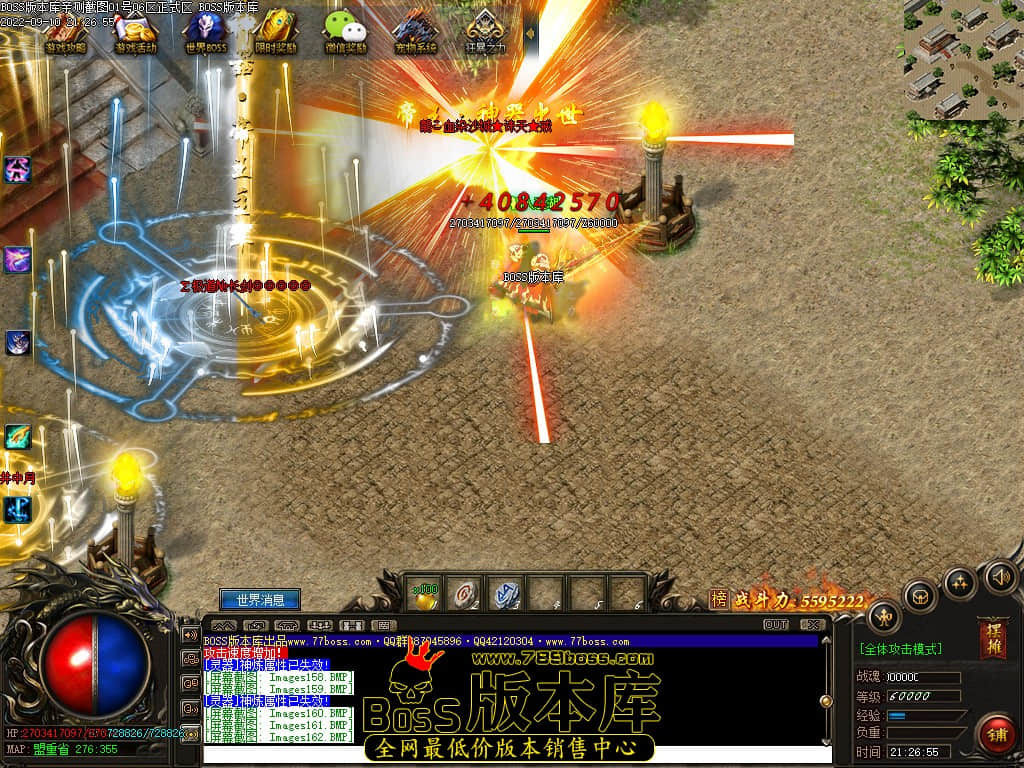Image resolution: width=1024 pixels, height=768 pixels.
Task: Close the chat panel with the X button
Action: tap(812, 625)
